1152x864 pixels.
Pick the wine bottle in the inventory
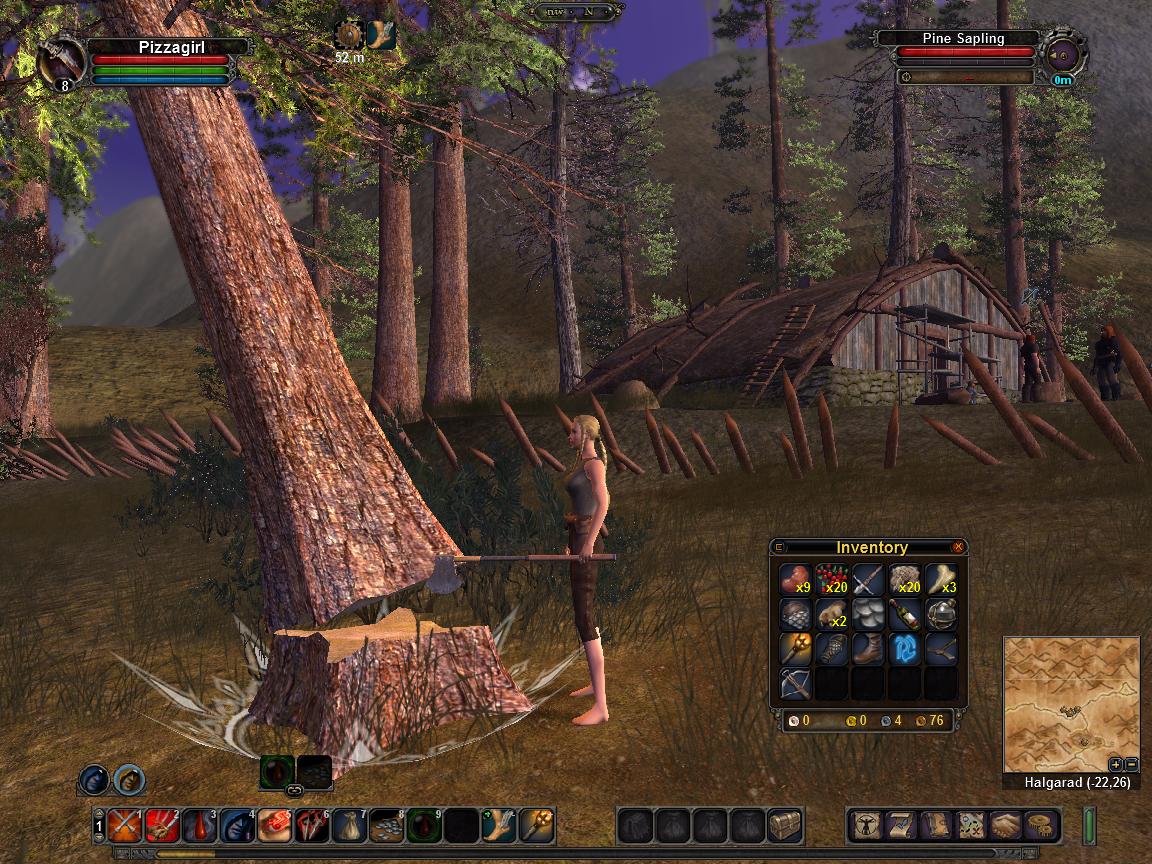[904, 614]
